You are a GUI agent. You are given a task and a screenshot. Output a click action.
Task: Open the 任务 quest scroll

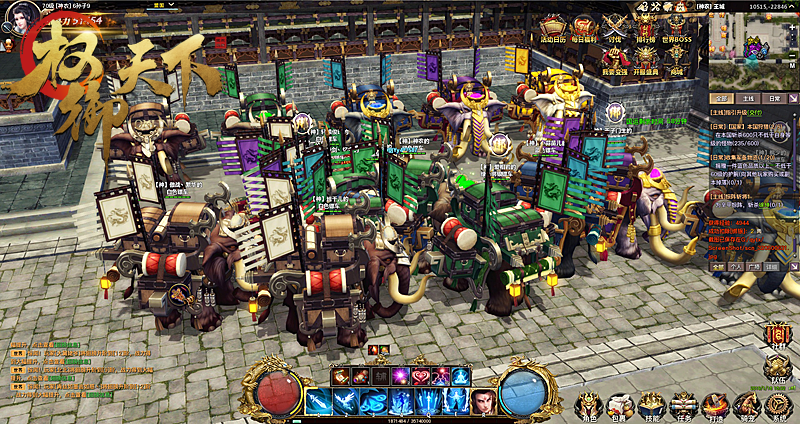(x=683, y=404)
